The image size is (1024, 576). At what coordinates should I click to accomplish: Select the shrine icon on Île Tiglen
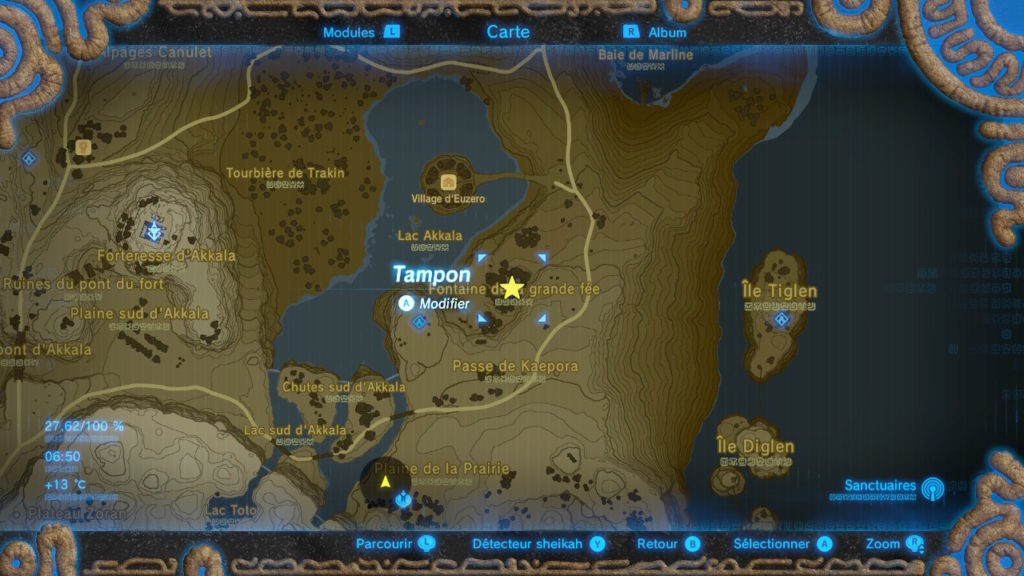(782, 319)
